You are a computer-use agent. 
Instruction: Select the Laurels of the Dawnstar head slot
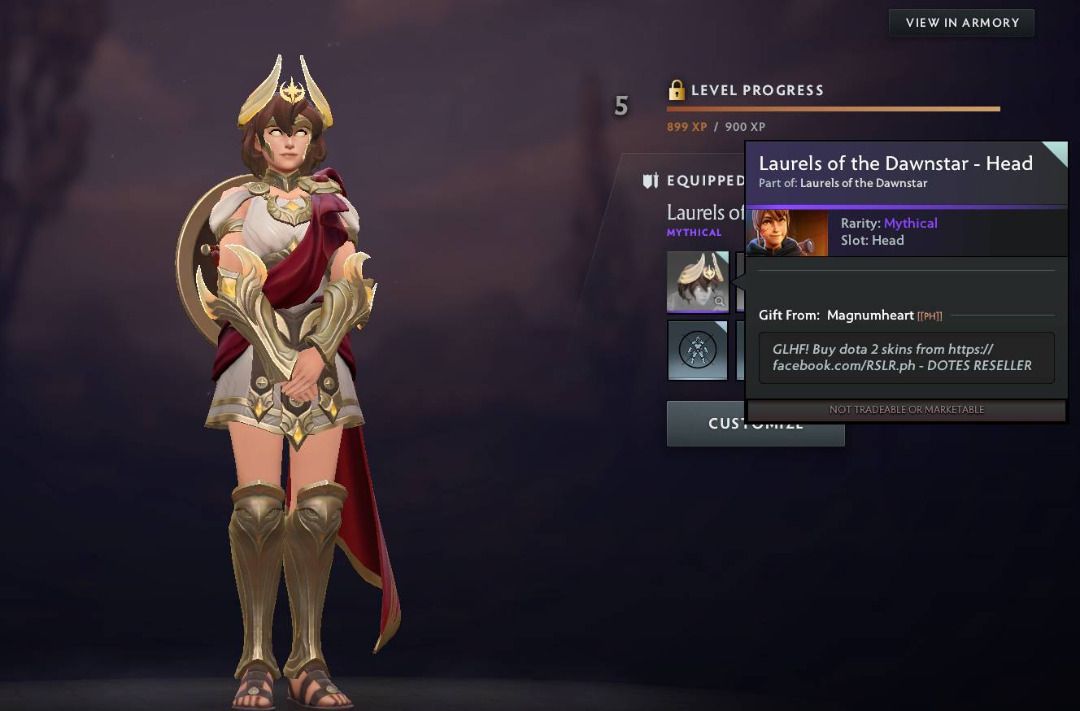pos(697,280)
